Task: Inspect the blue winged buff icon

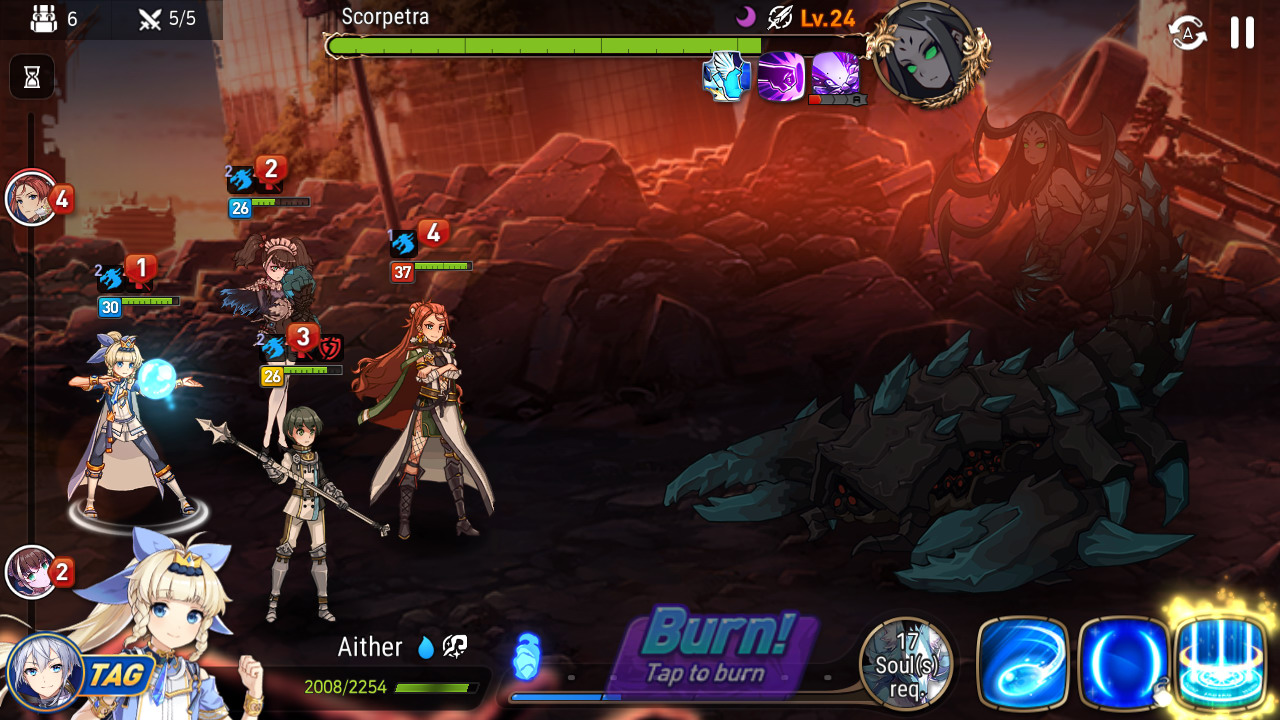Action: click(726, 76)
